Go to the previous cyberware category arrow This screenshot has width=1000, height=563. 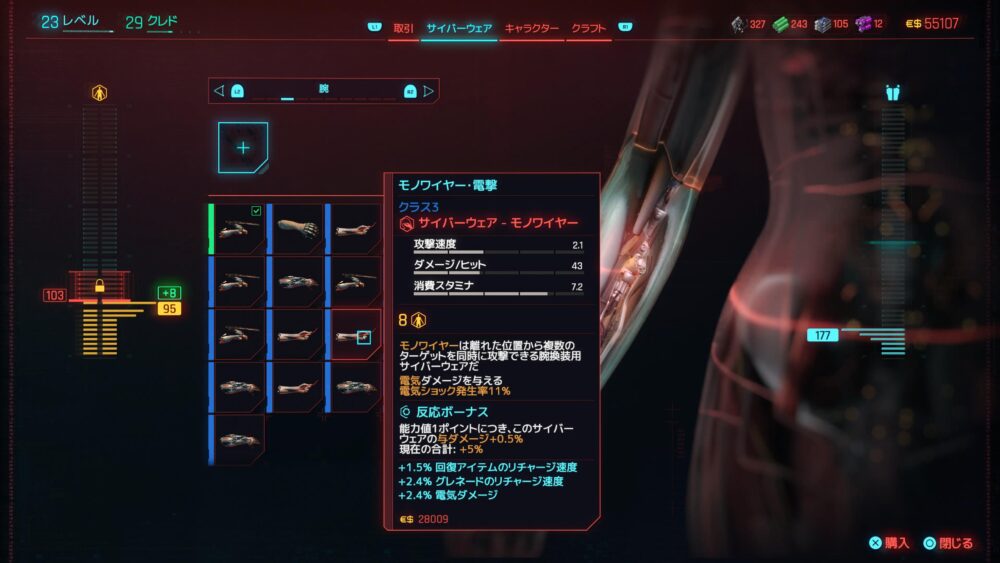[x=219, y=91]
